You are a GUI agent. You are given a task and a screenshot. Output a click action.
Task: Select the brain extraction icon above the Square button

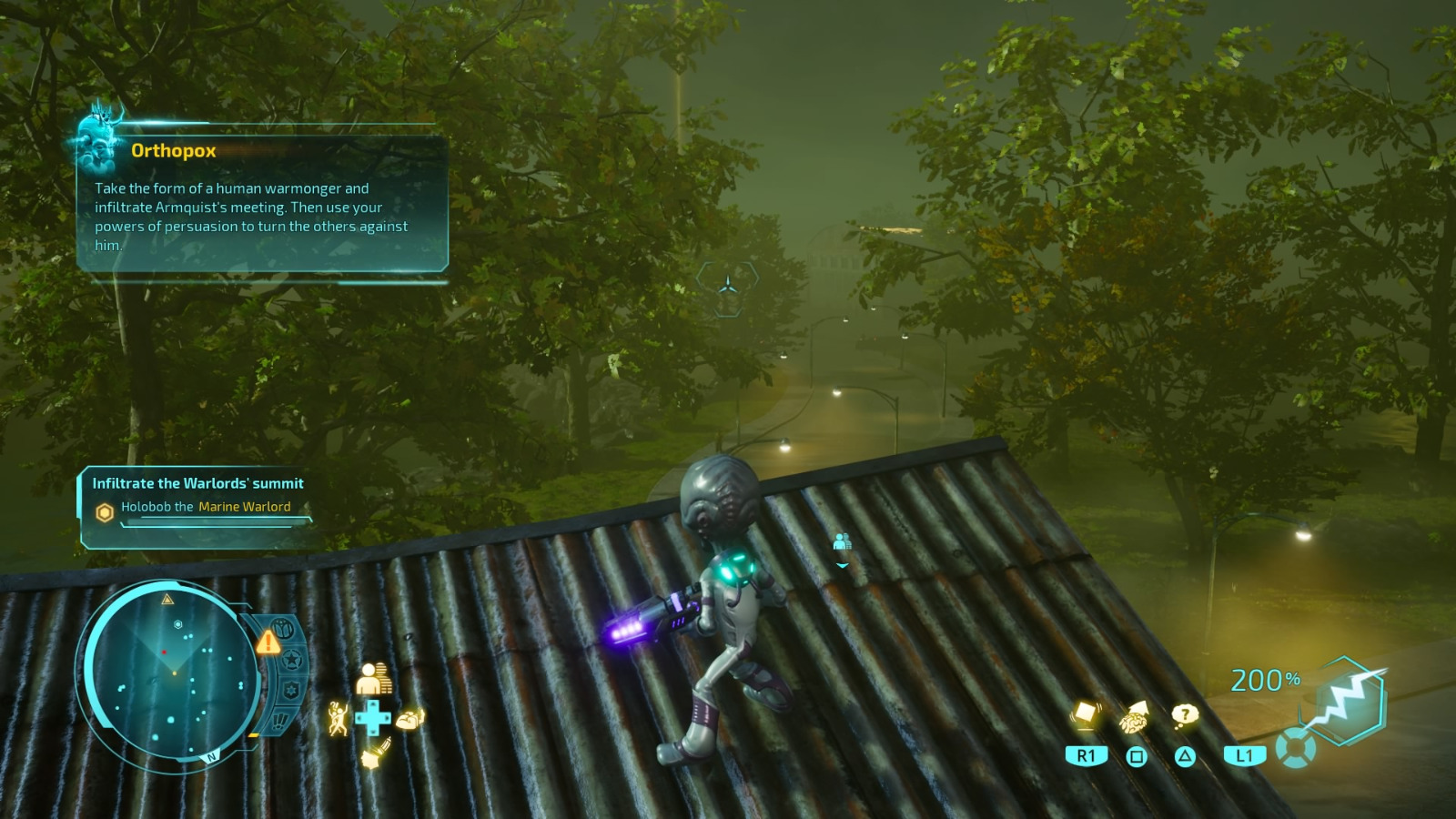click(x=1134, y=720)
